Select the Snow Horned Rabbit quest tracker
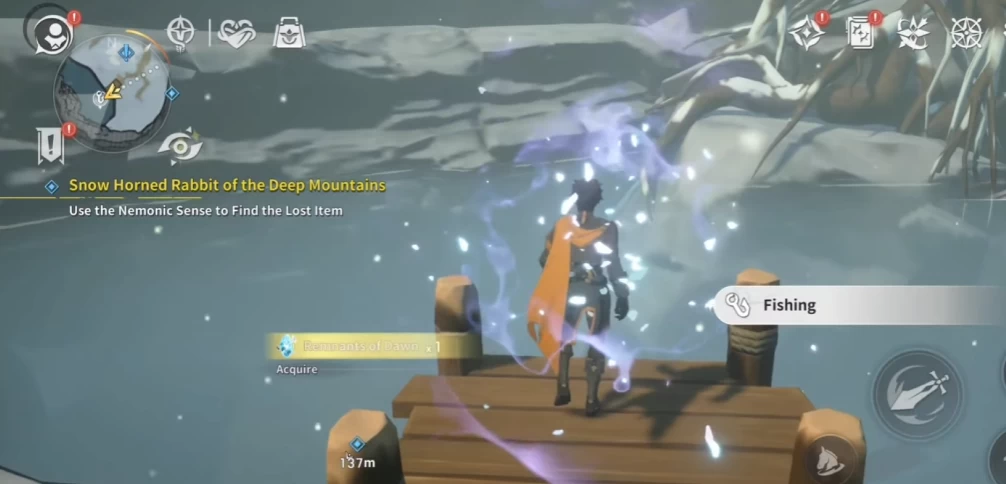1006x484 pixels. (226, 186)
